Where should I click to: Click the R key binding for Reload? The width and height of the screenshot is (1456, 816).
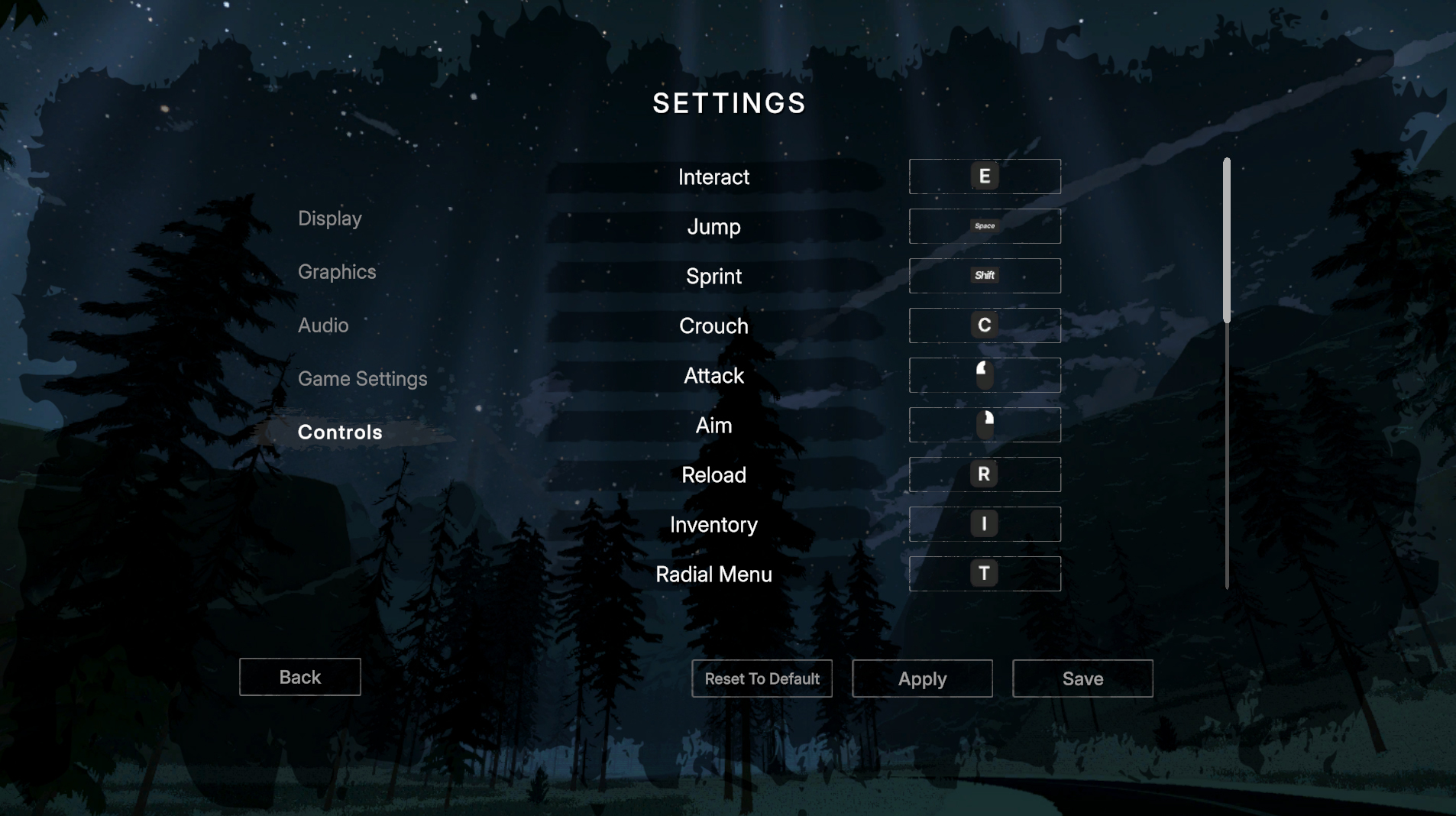[x=985, y=474]
